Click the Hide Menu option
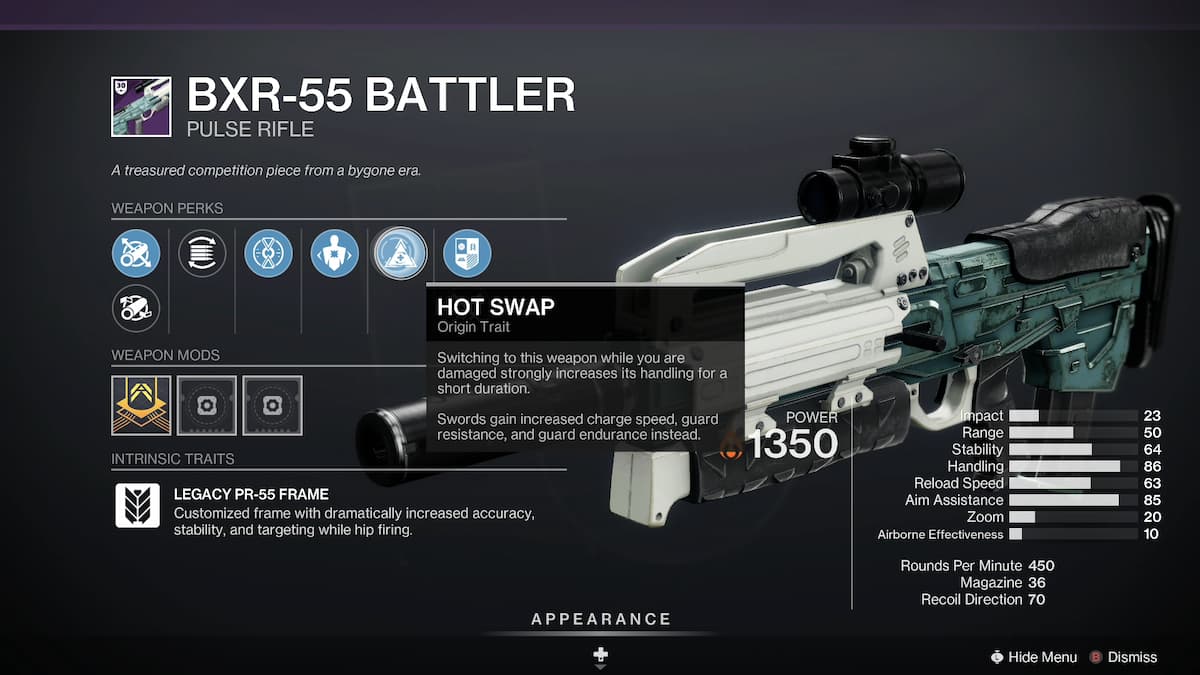This screenshot has width=1200, height=675. click(x=1033, y=657)
